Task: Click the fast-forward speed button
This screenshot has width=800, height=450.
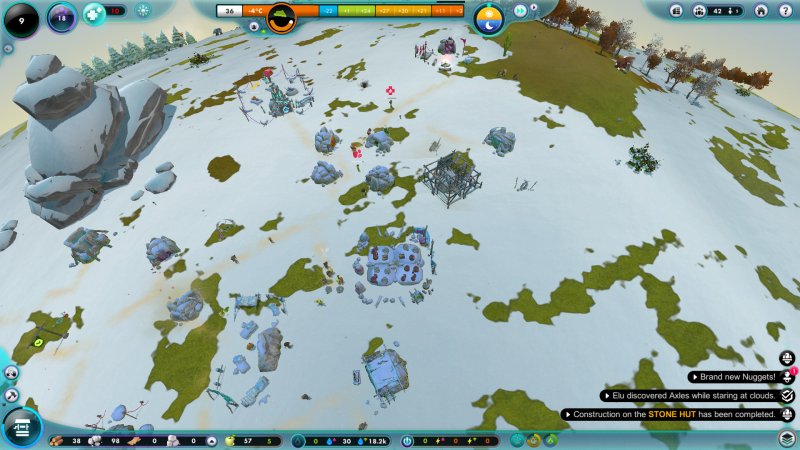Action: coord(520,10)
